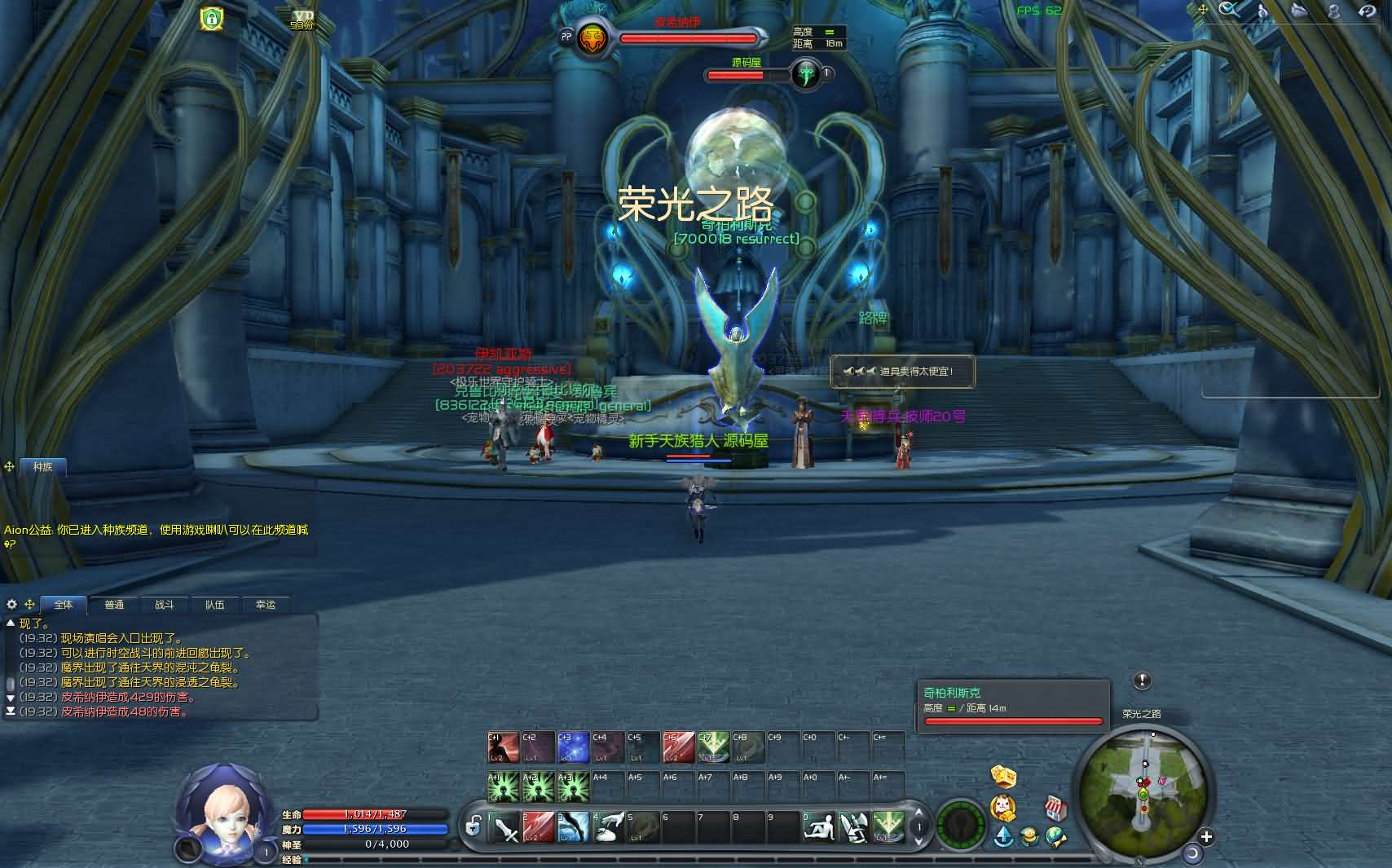
Task: Open the 种族 channel tab
Action: click(x=42, y=467)
